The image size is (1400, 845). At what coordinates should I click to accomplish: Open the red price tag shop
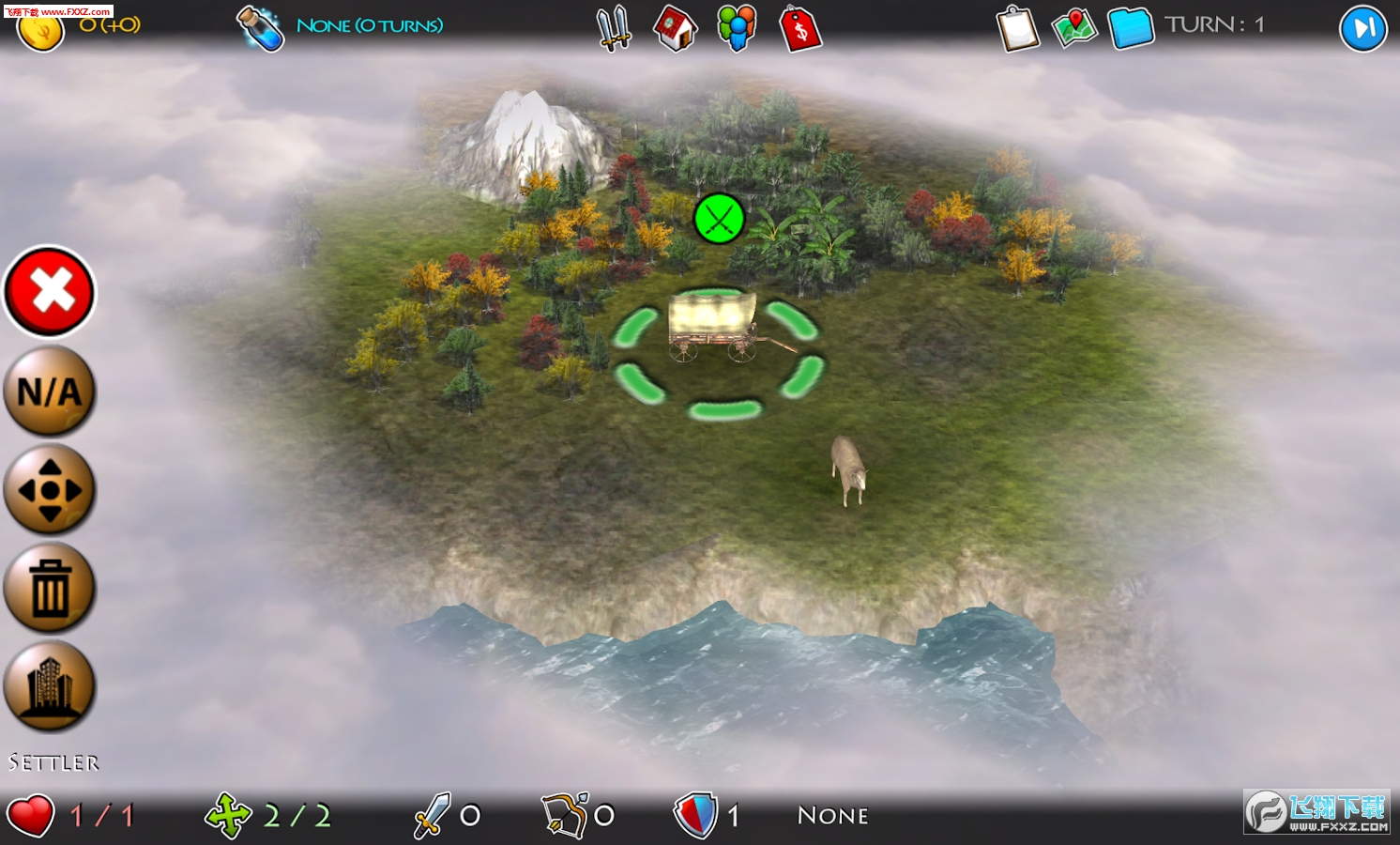click(800, 28)
